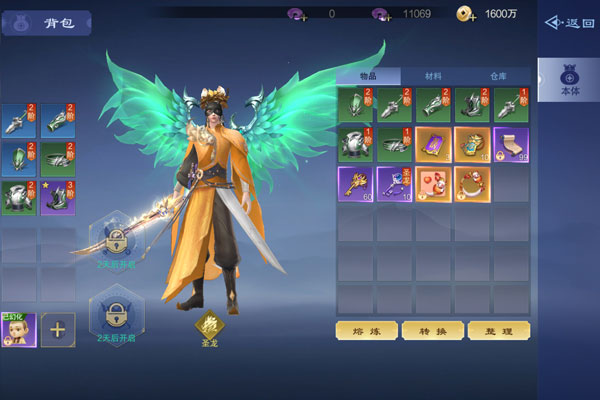Activate the 转换 convert button
Screen dimensions: 600x400
[432, 330]
